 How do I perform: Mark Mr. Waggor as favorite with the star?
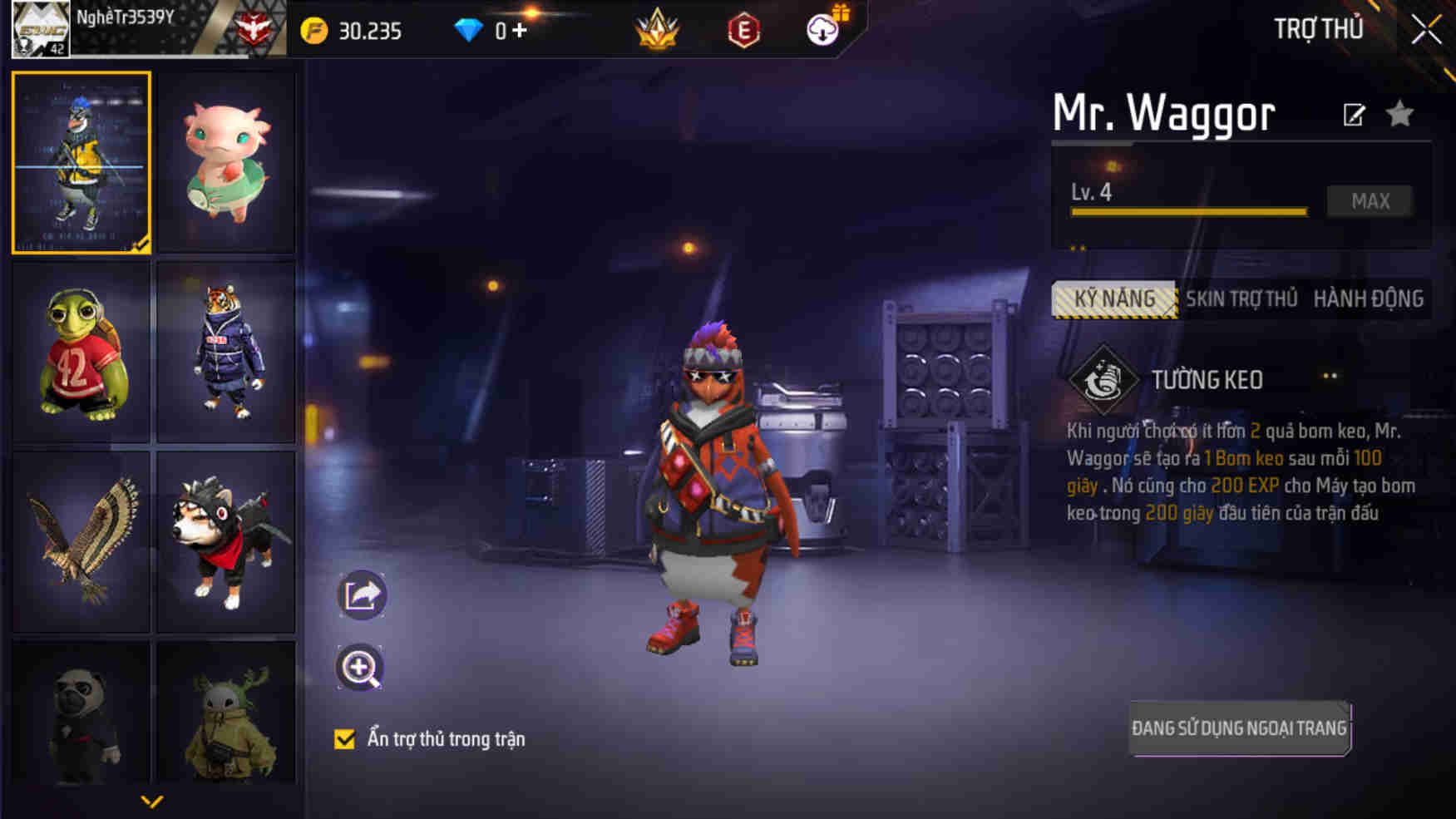pyautogui.click(x=1400, y=114)
